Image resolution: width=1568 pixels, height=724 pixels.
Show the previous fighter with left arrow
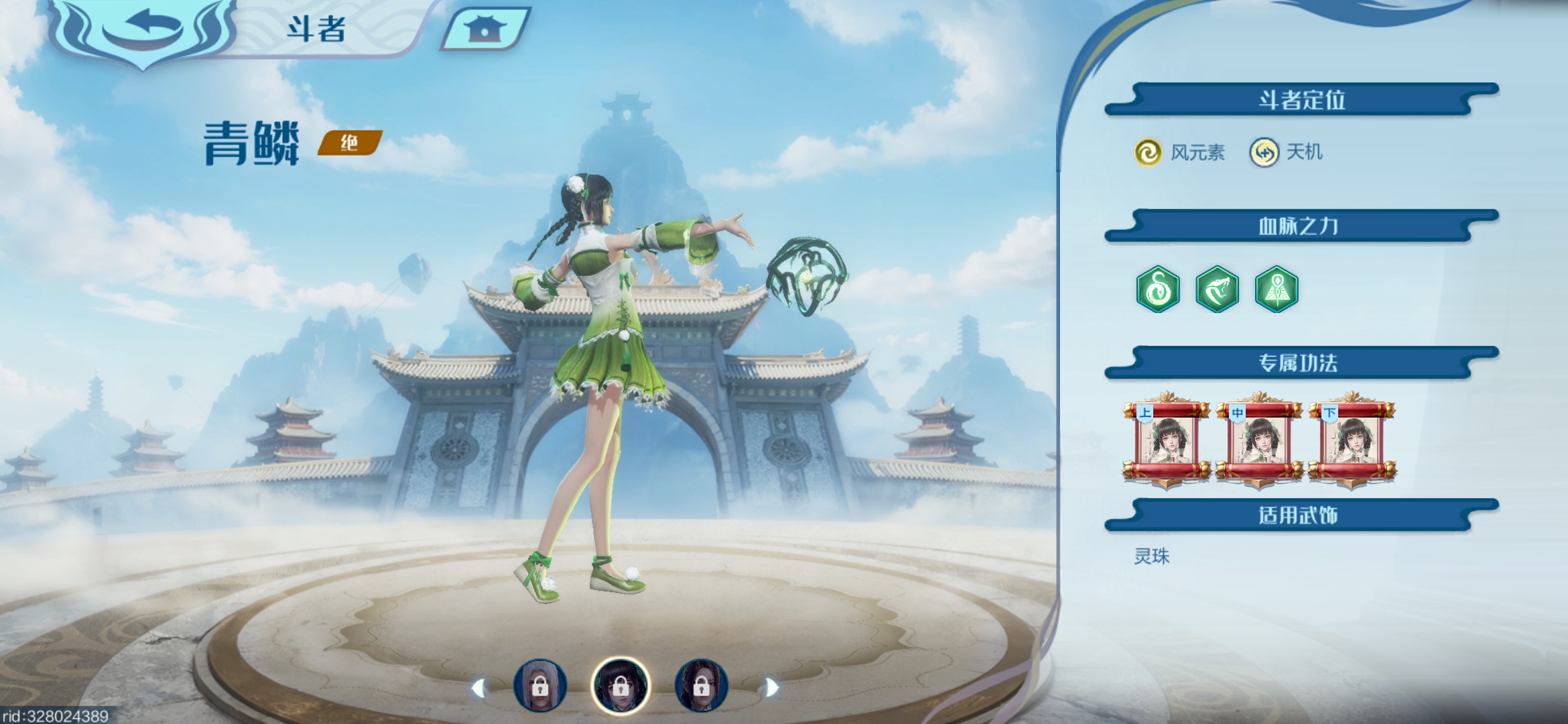(x=478, y=688)
